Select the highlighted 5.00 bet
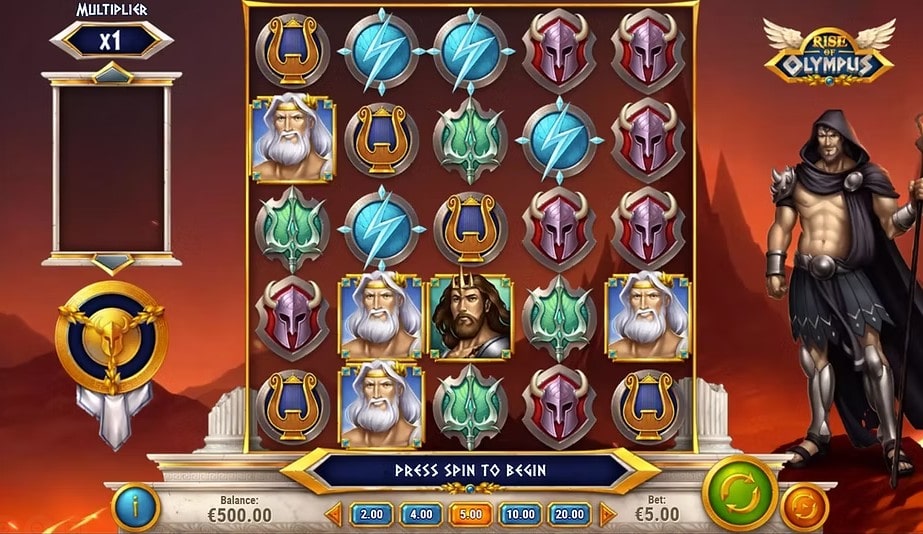923x534 pixels. (469, 514)
